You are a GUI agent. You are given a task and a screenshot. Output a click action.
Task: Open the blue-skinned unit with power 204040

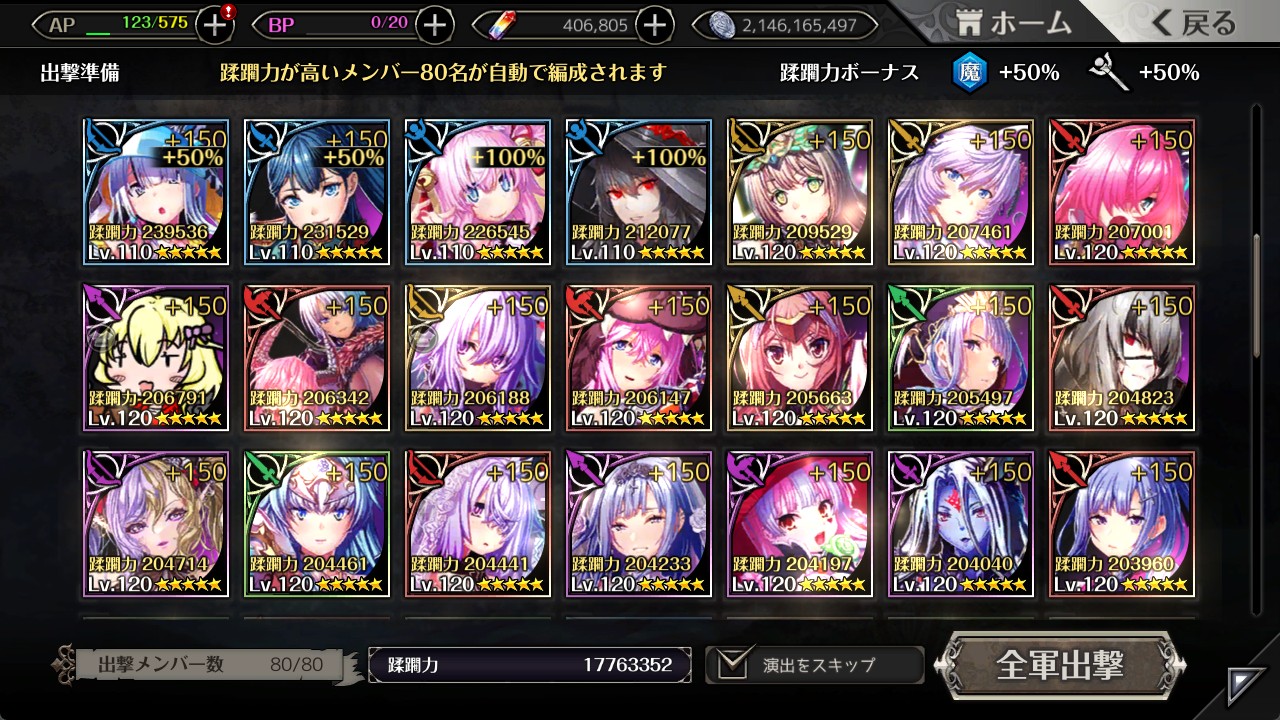pos(960,524)
